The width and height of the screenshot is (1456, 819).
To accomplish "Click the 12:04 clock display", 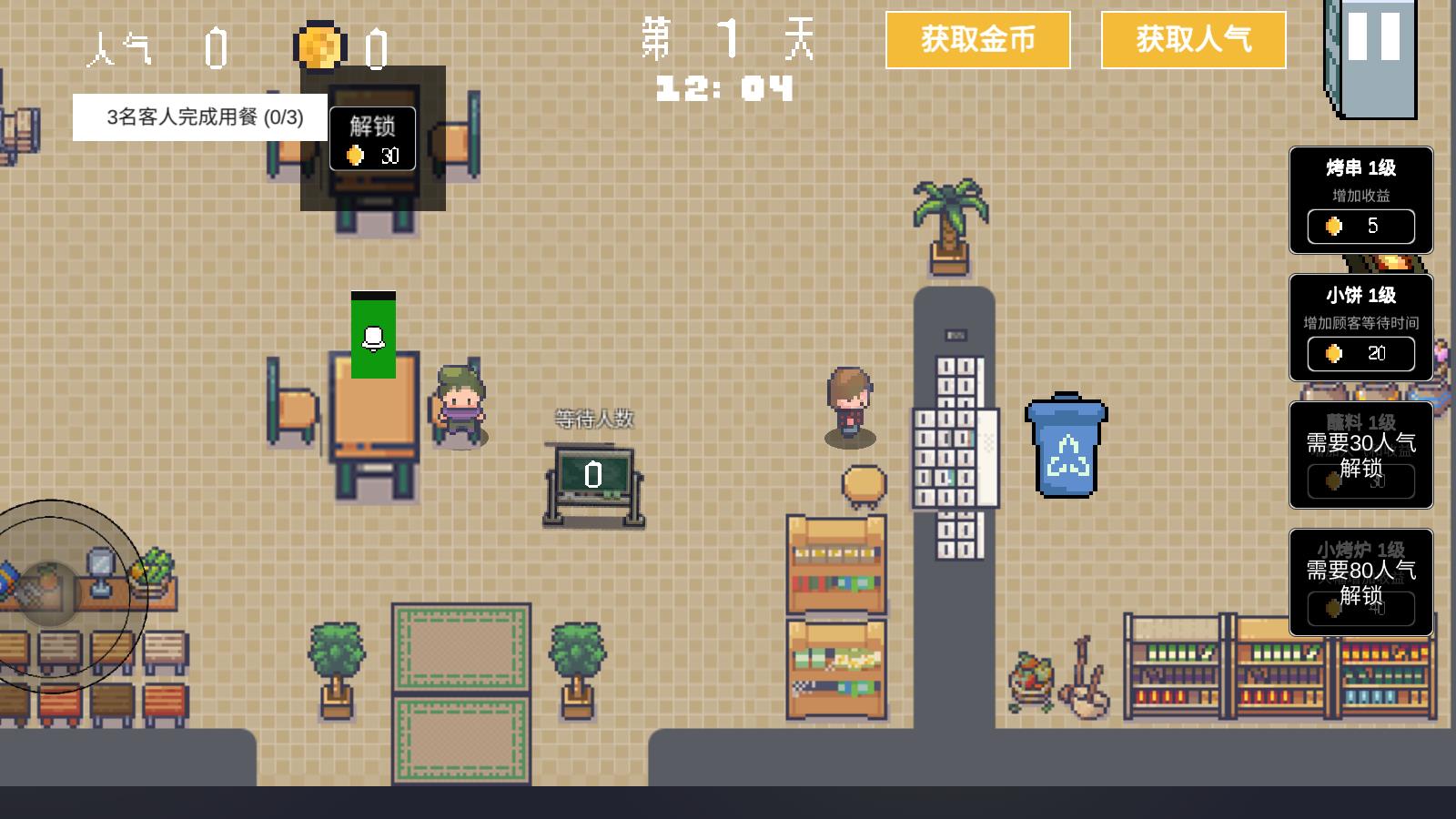I will [x=723, y=89].
